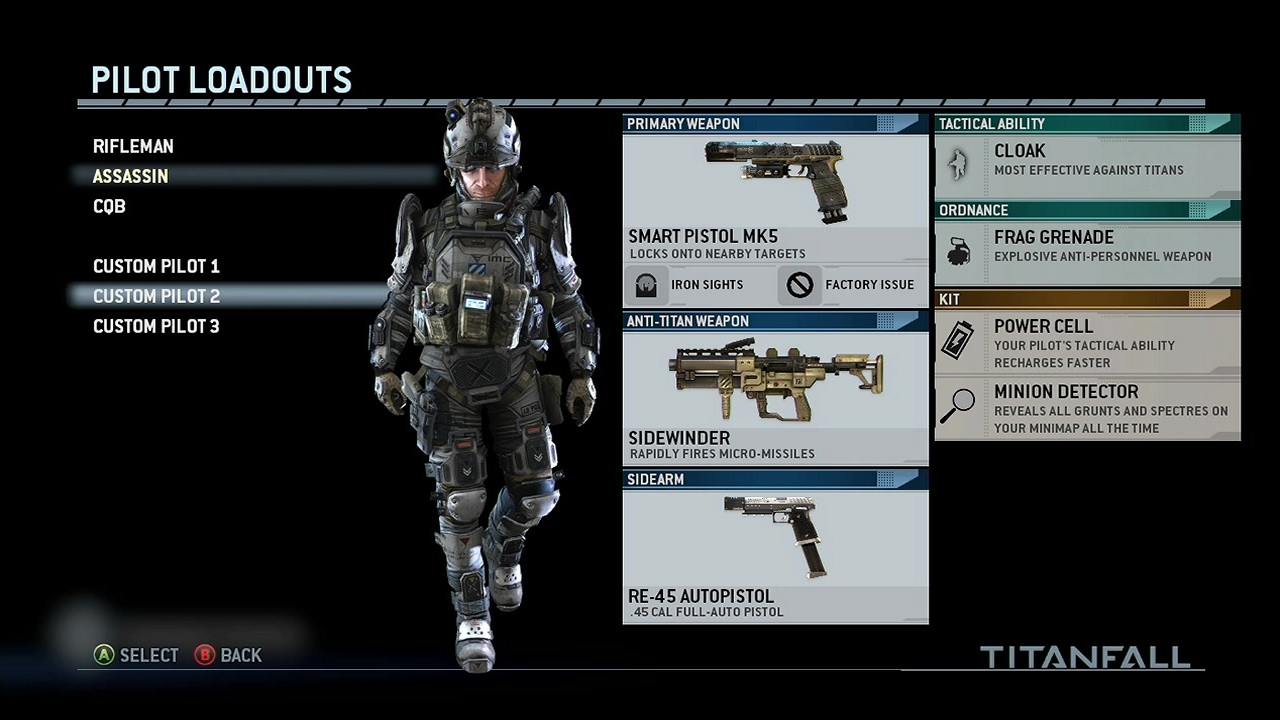Choose the Minion Detector kit
This screenshot has width=1280, height=720.
point(1087,408)
